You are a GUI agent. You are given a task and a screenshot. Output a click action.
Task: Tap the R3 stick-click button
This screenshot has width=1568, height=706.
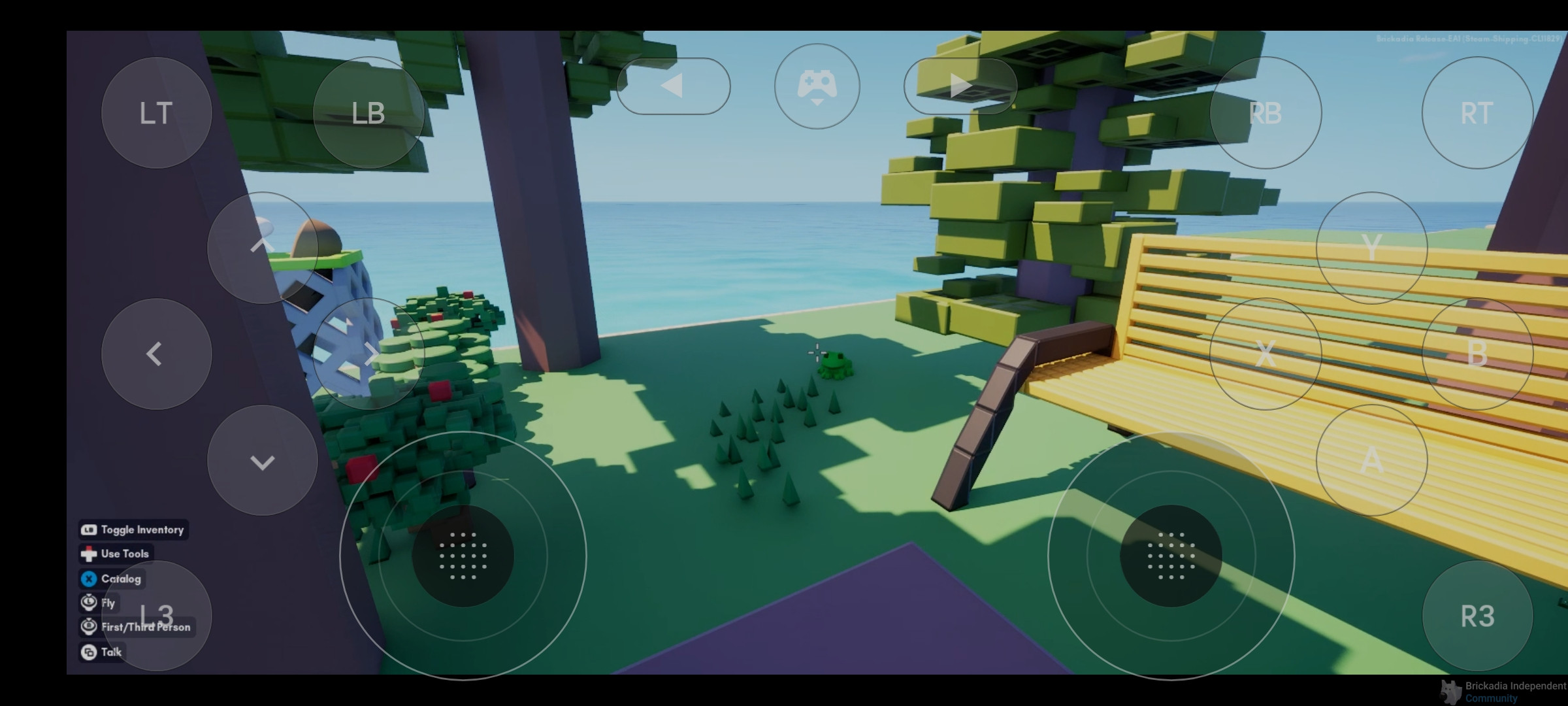tap(1477, 615)
